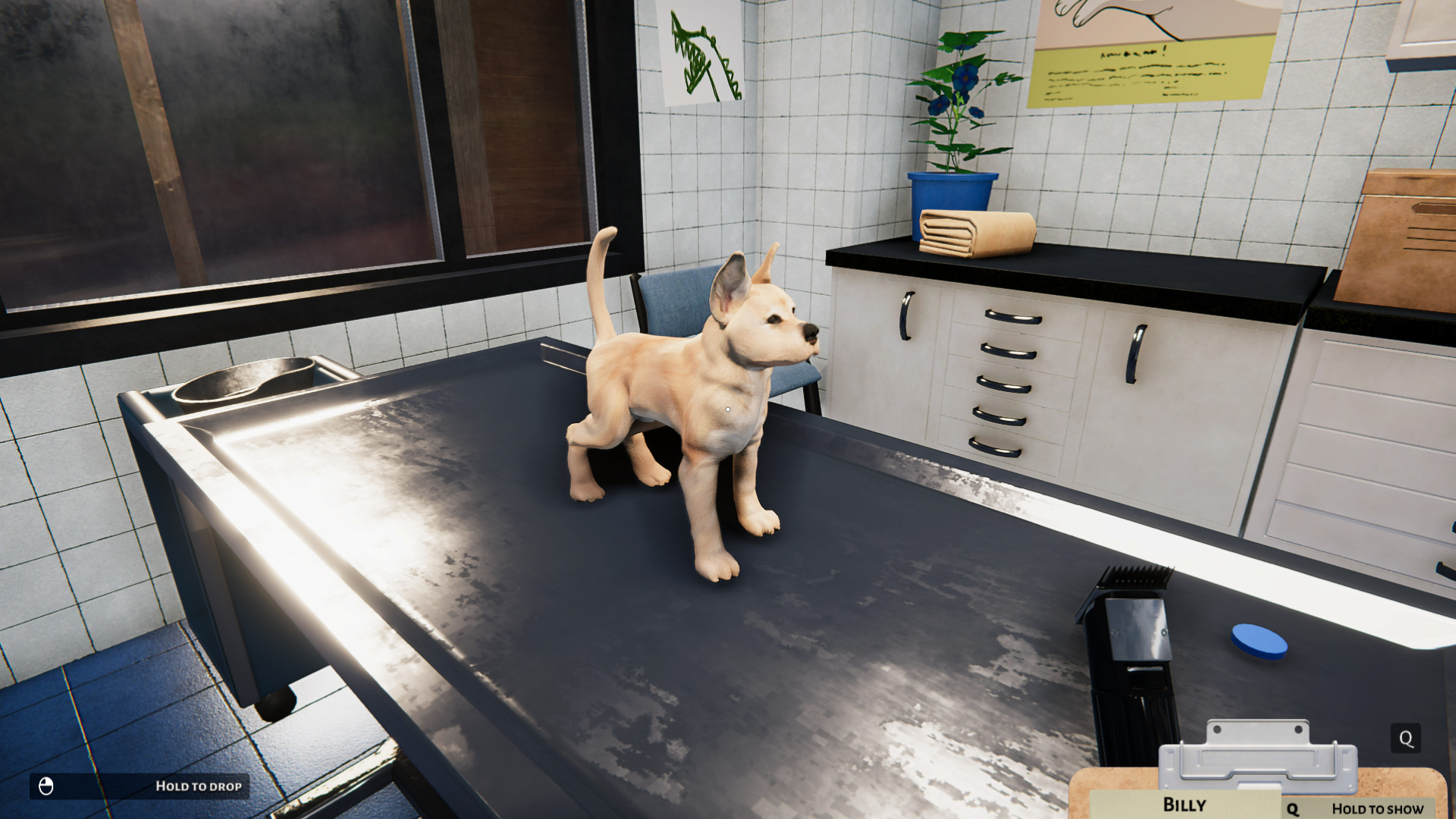Click the metal clip of the clipboard
Image resolution: width=1456 pixels, height=819 pixels.
tap(1259, 758)
